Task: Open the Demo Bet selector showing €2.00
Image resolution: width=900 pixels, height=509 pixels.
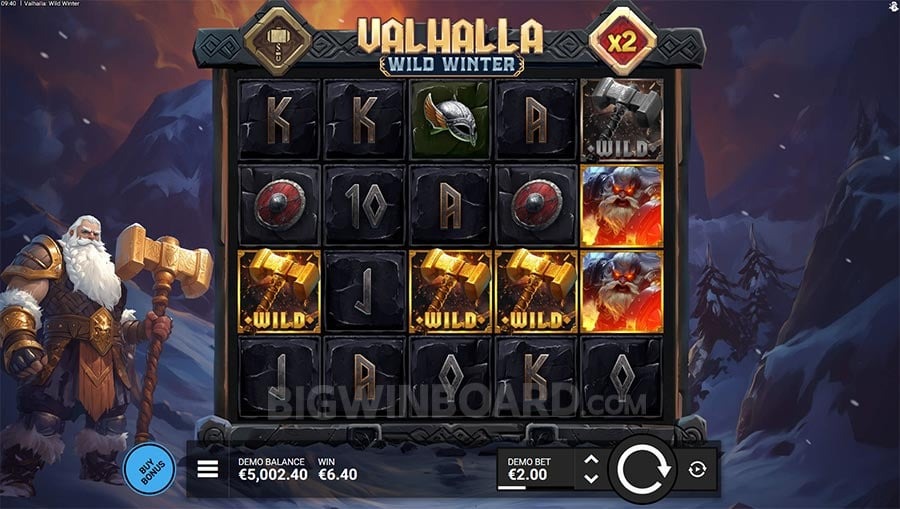Action: (x=534, y=469)
